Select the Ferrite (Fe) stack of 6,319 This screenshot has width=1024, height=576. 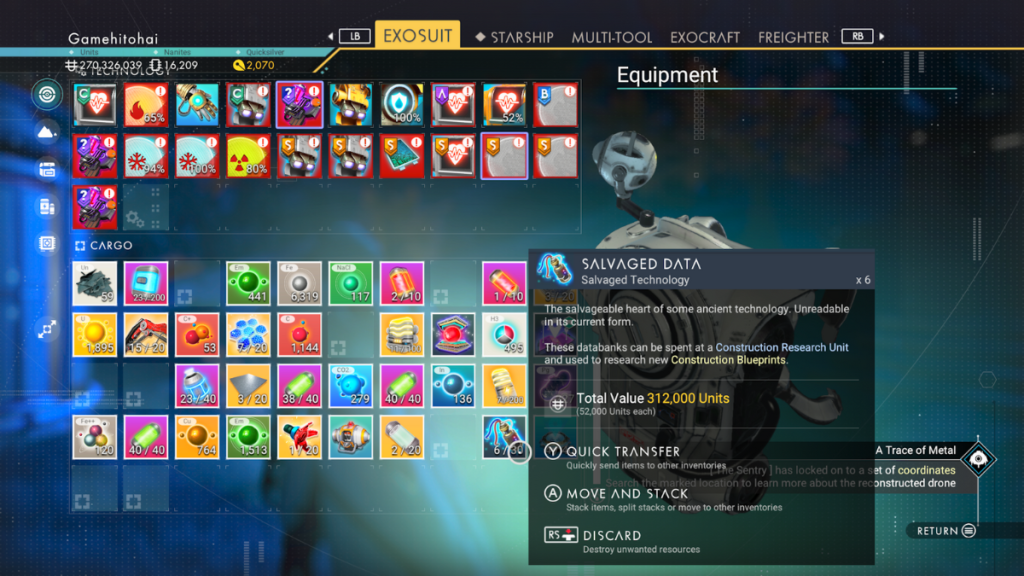[300, 283]
